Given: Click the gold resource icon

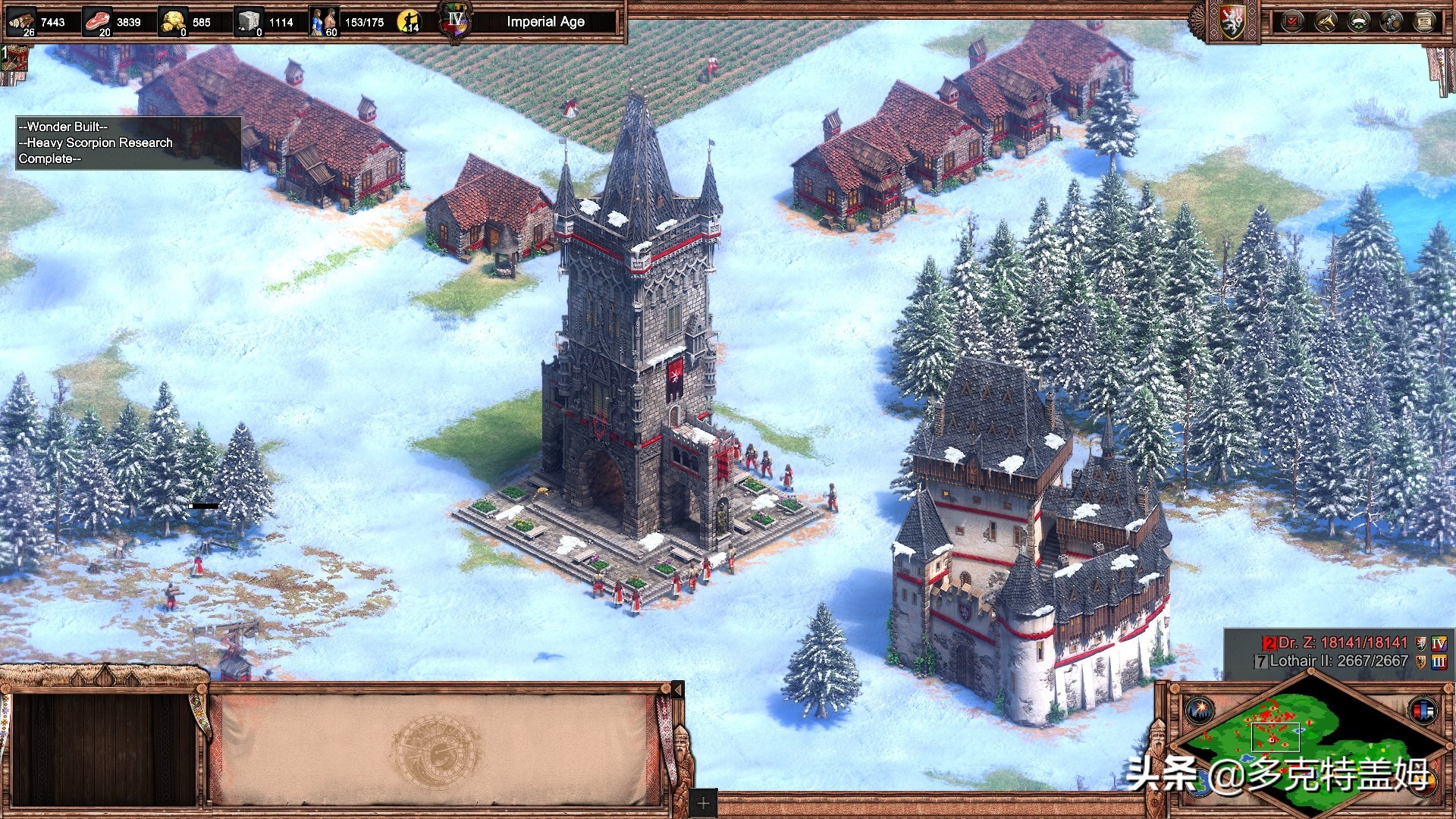Looking at the screenshot, I should [x=174, y=22].
